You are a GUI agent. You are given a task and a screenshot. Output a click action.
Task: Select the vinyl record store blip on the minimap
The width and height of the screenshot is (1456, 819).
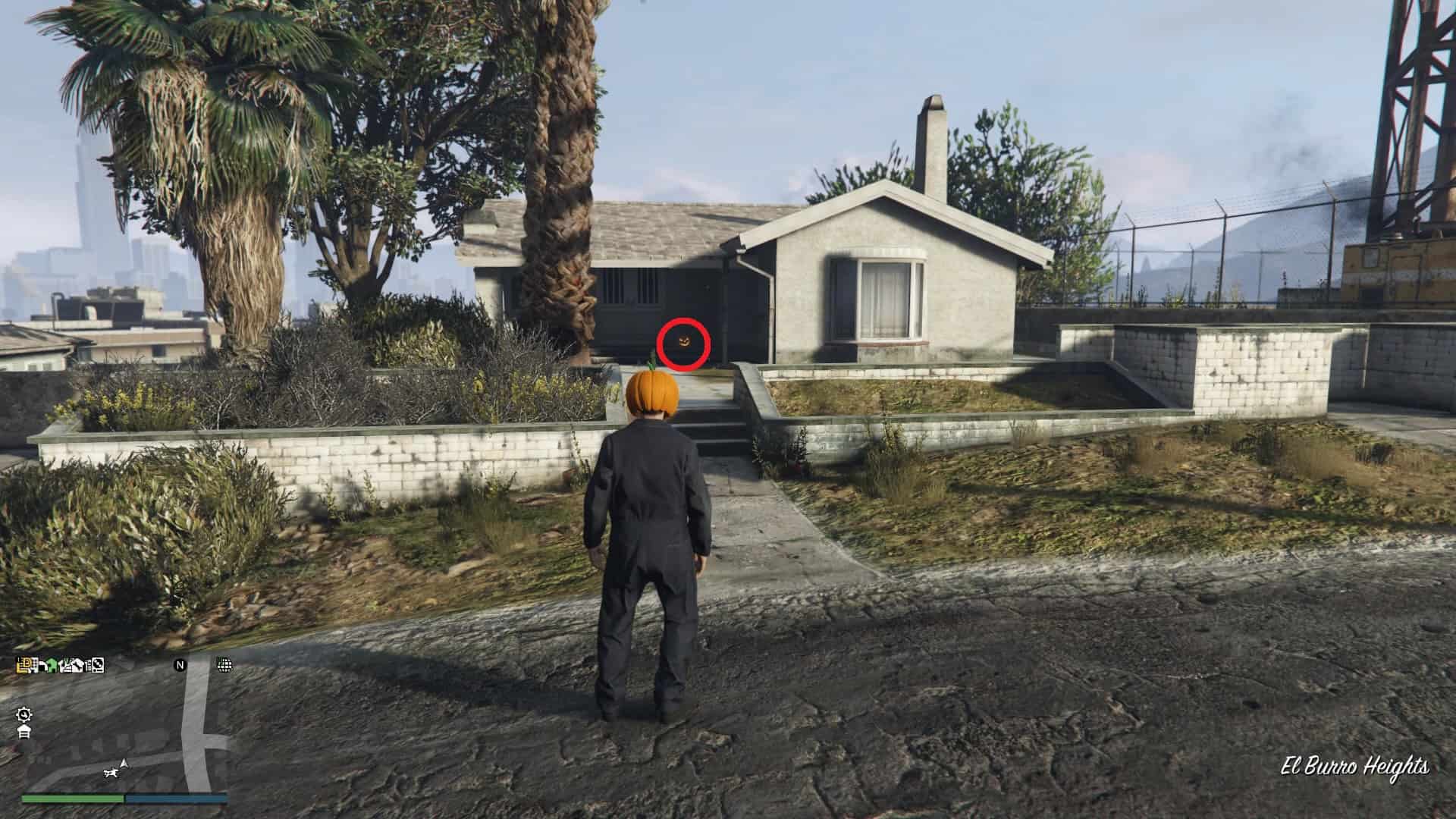click(x=99, y=667)
